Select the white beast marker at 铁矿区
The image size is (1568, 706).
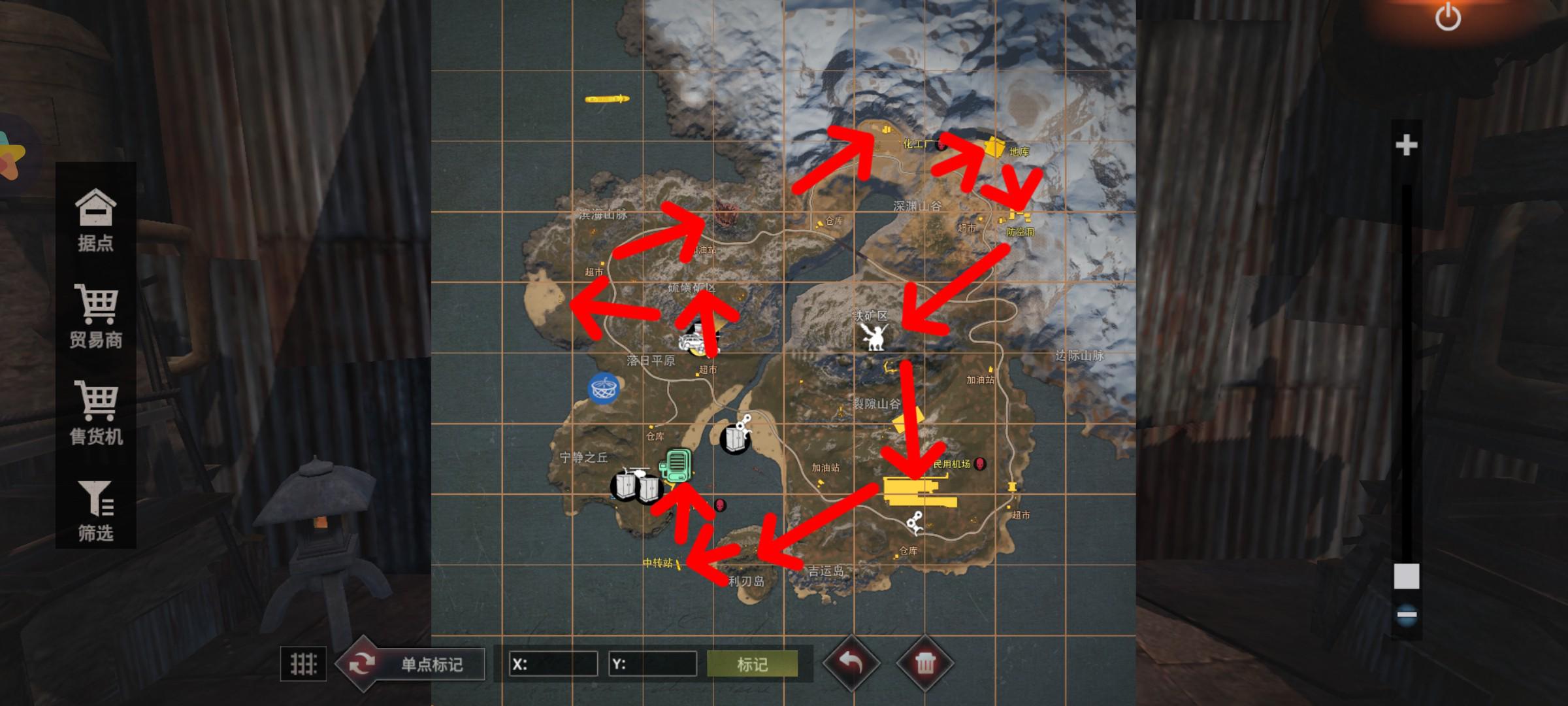pos(874,337)
